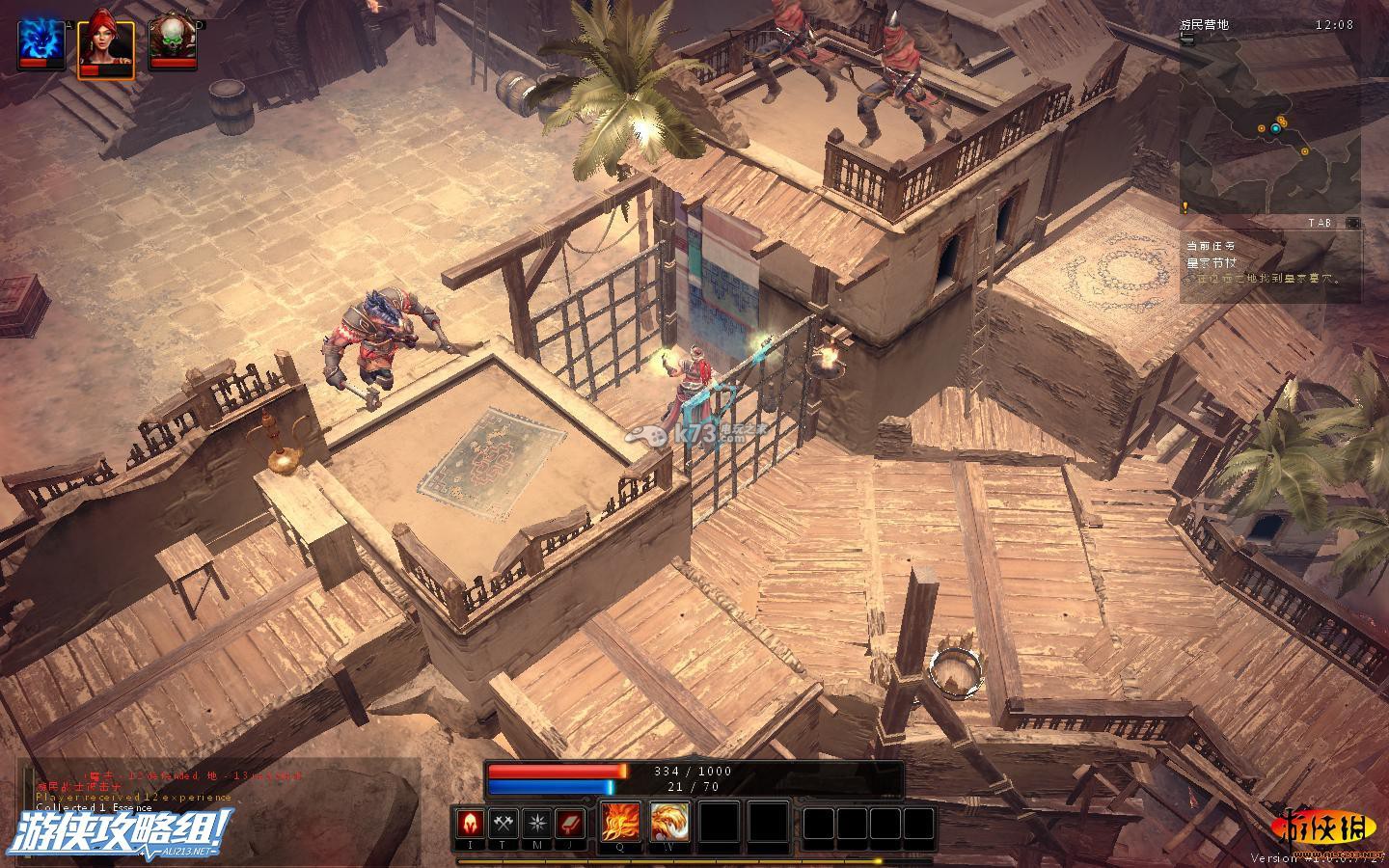The width and height of the screenshot is (1389, 868).
Task: Choose the red-haired woman character portrait
Action: (x=105, y=40)
